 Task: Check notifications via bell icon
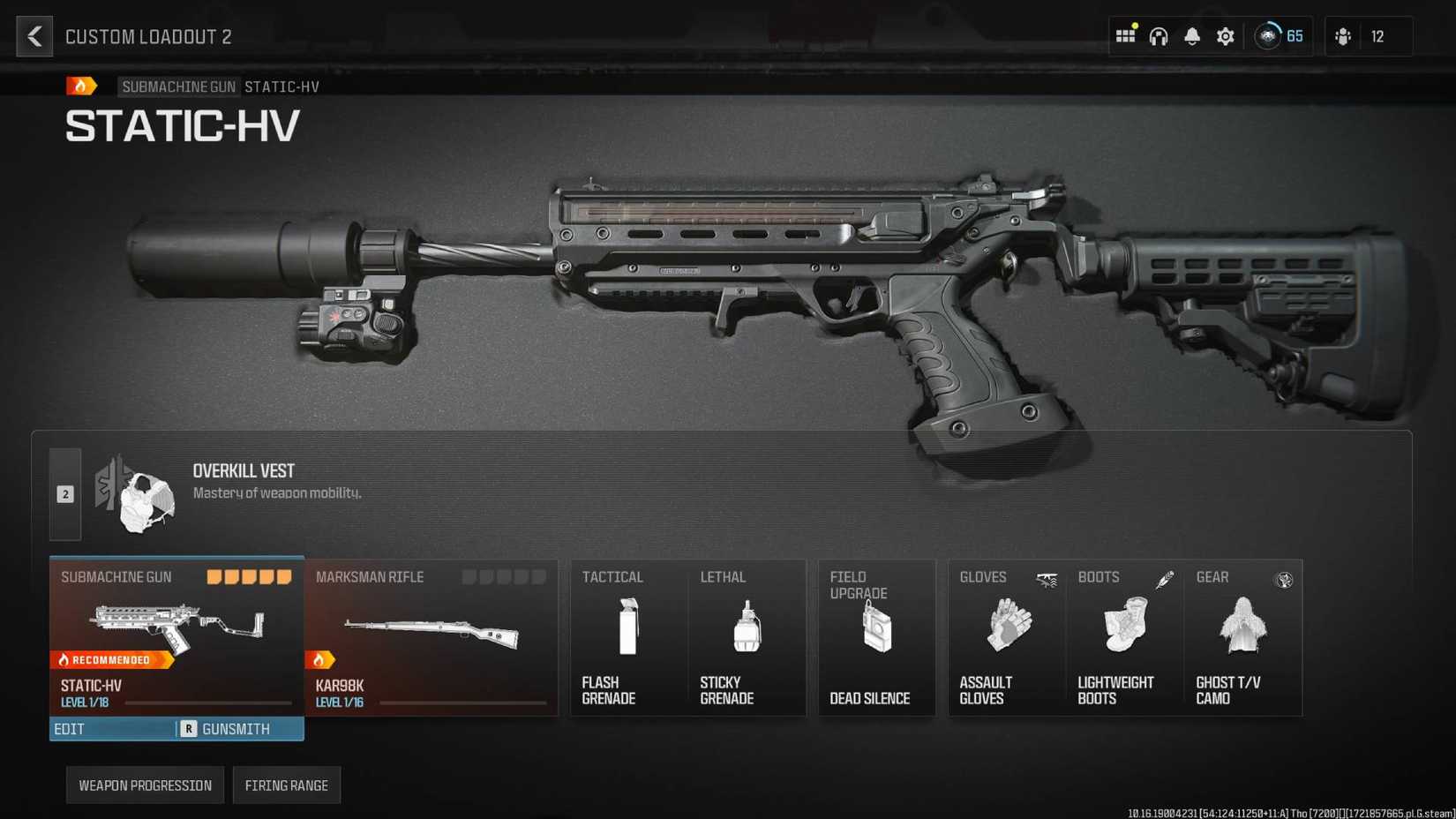[x=1191, y=35]
